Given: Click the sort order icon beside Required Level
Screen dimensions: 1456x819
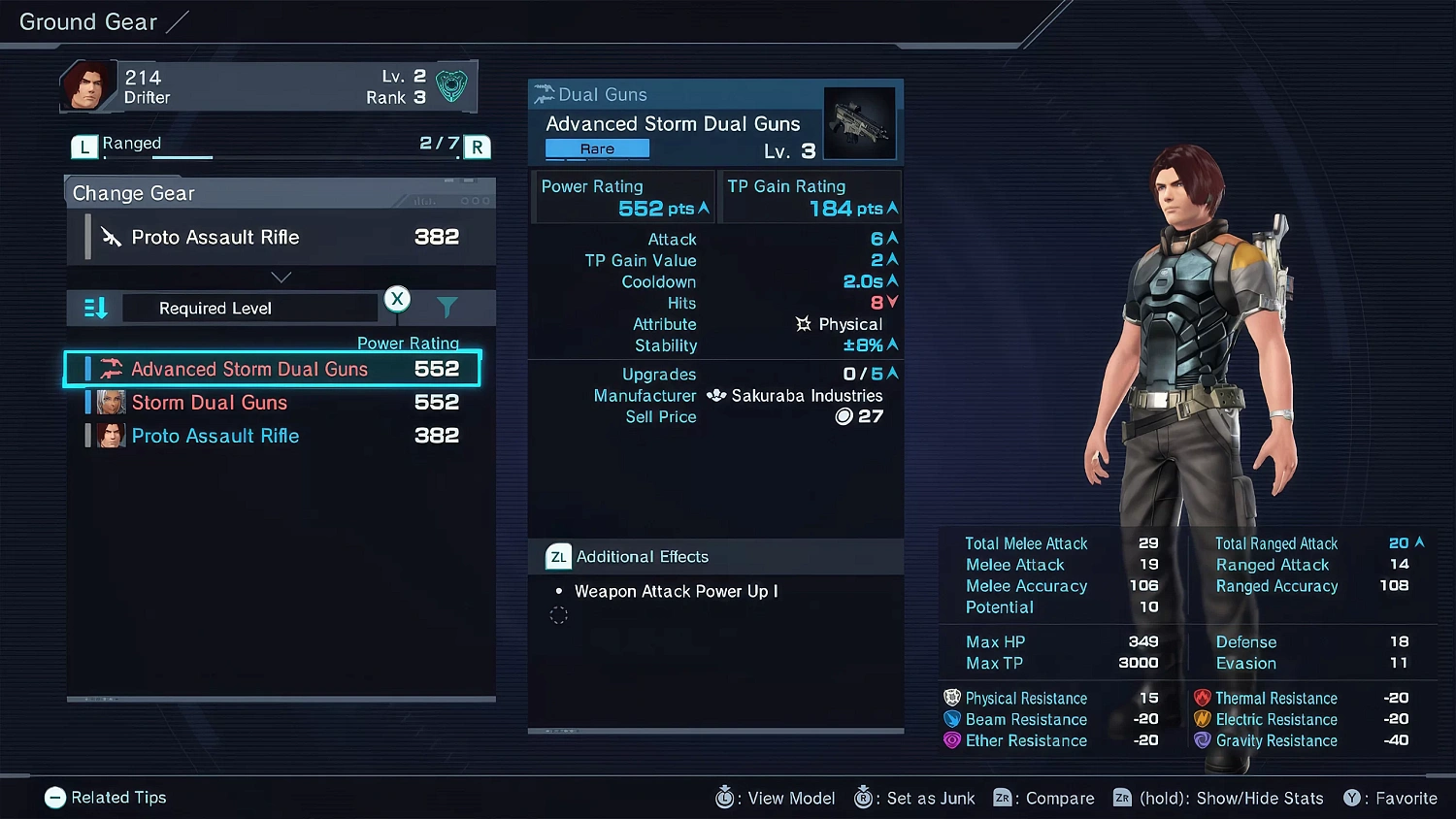Looking at the screenshot, I should tap(94, 308).
